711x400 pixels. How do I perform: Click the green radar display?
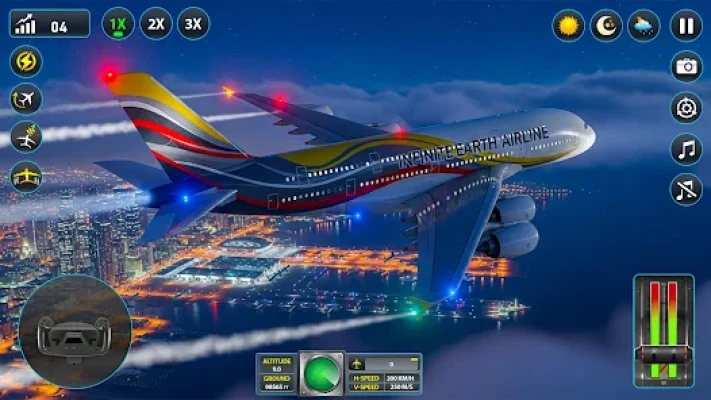click(322, 374)
